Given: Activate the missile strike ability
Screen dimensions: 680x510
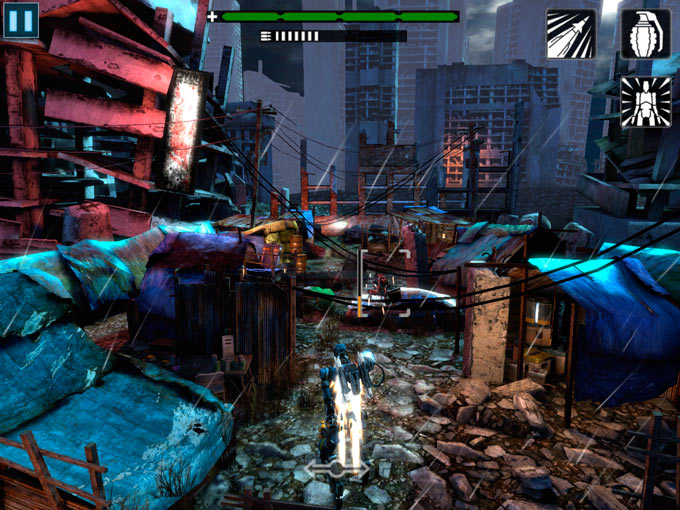Looking at the screenshot, I should (x=570, y=34).
